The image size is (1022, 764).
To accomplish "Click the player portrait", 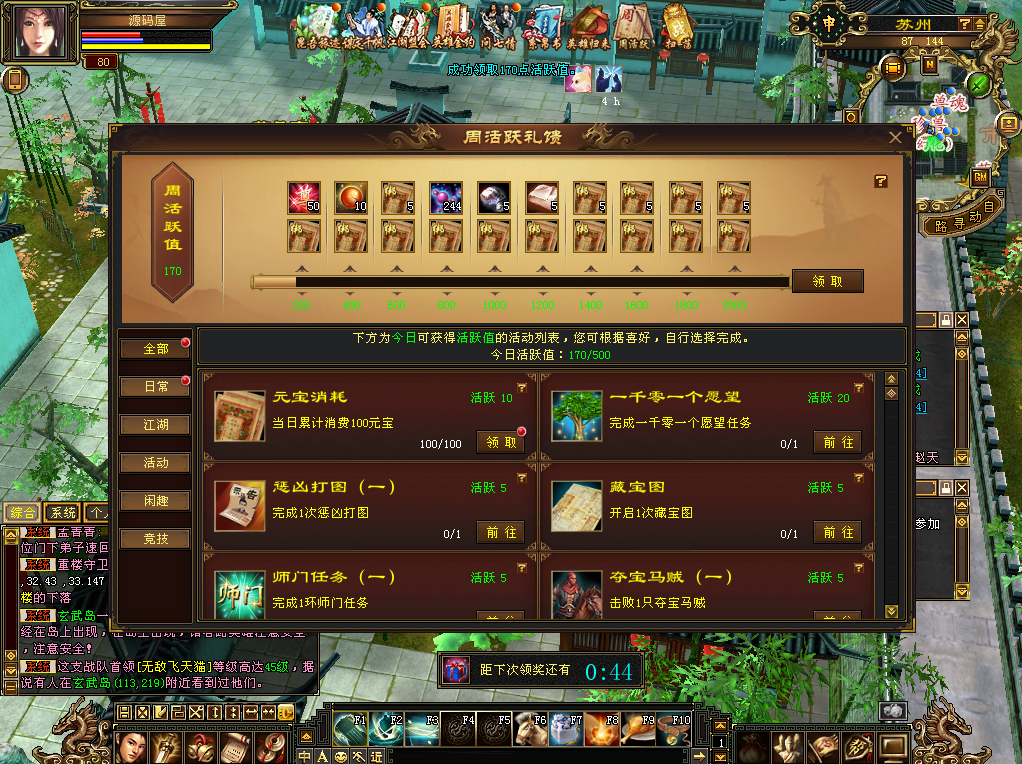I will pos(44,34).
